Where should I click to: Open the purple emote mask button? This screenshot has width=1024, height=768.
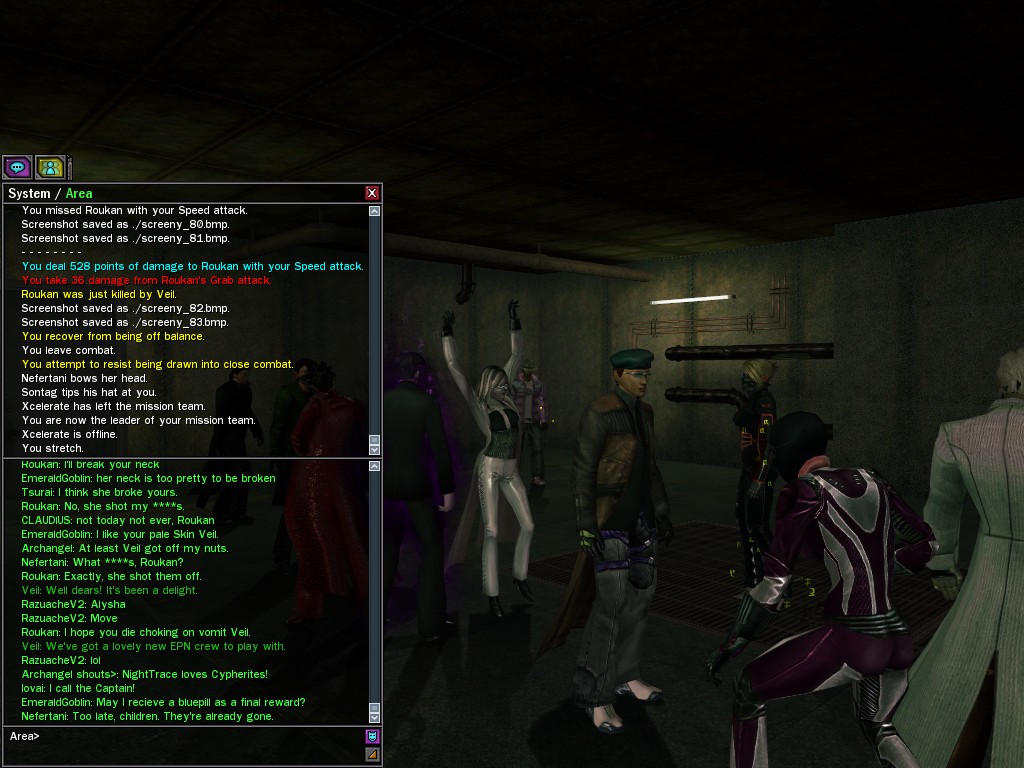[x=372, y=736]
